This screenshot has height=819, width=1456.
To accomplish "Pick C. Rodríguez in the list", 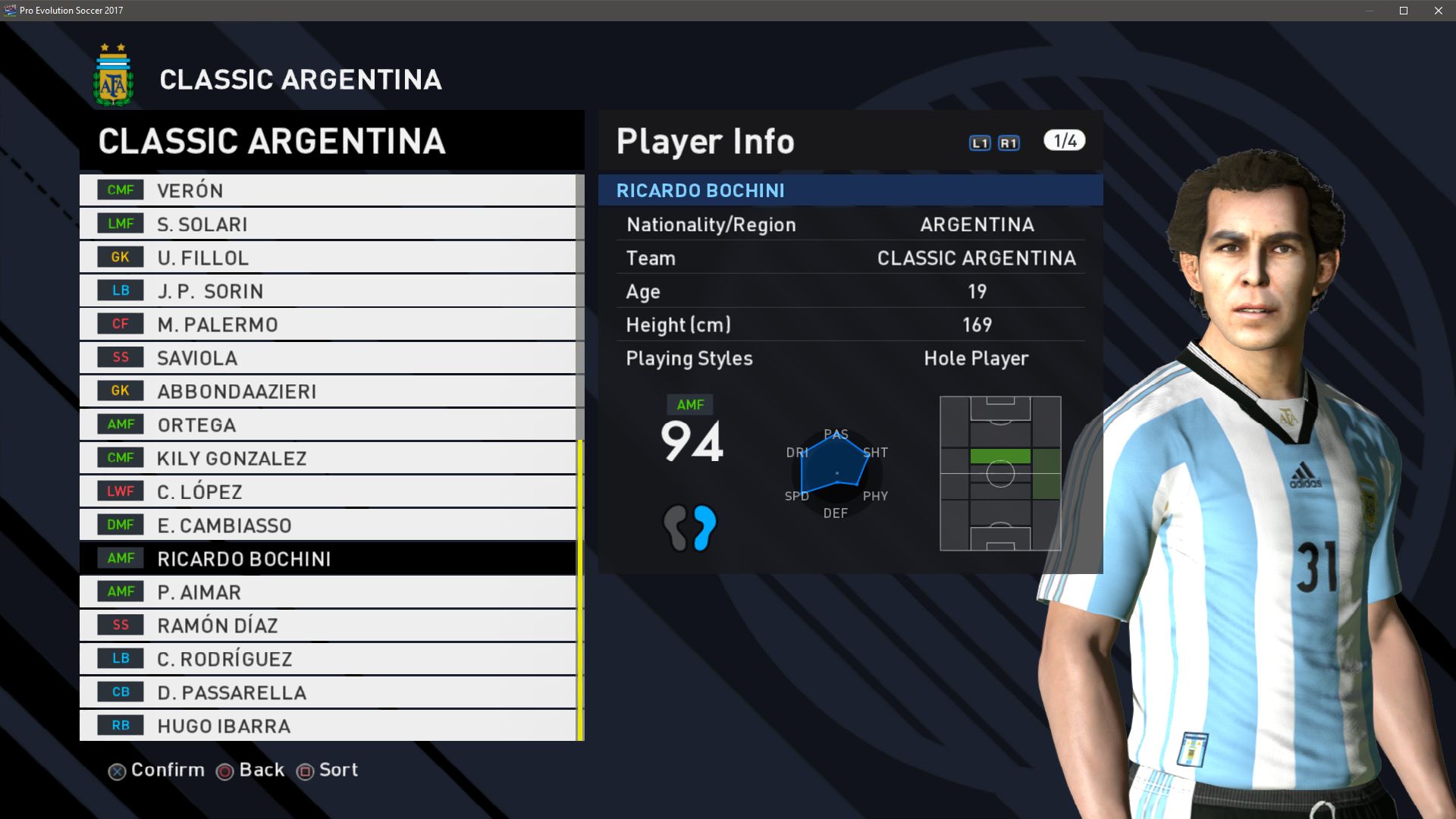I will (x=328, y=658).
